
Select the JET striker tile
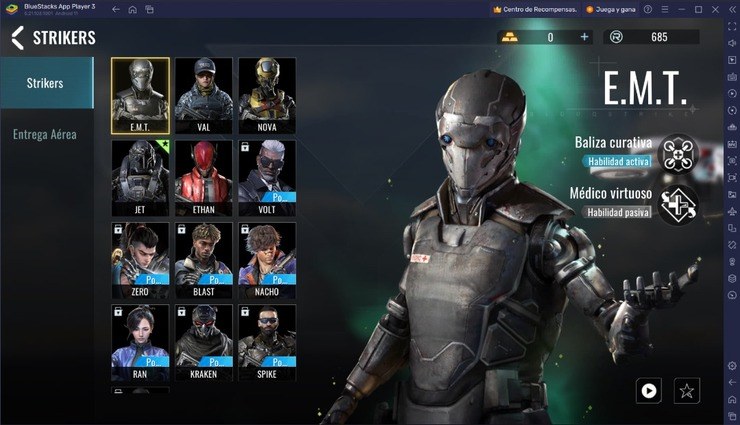pyautogui.click(x=140, y=177)
